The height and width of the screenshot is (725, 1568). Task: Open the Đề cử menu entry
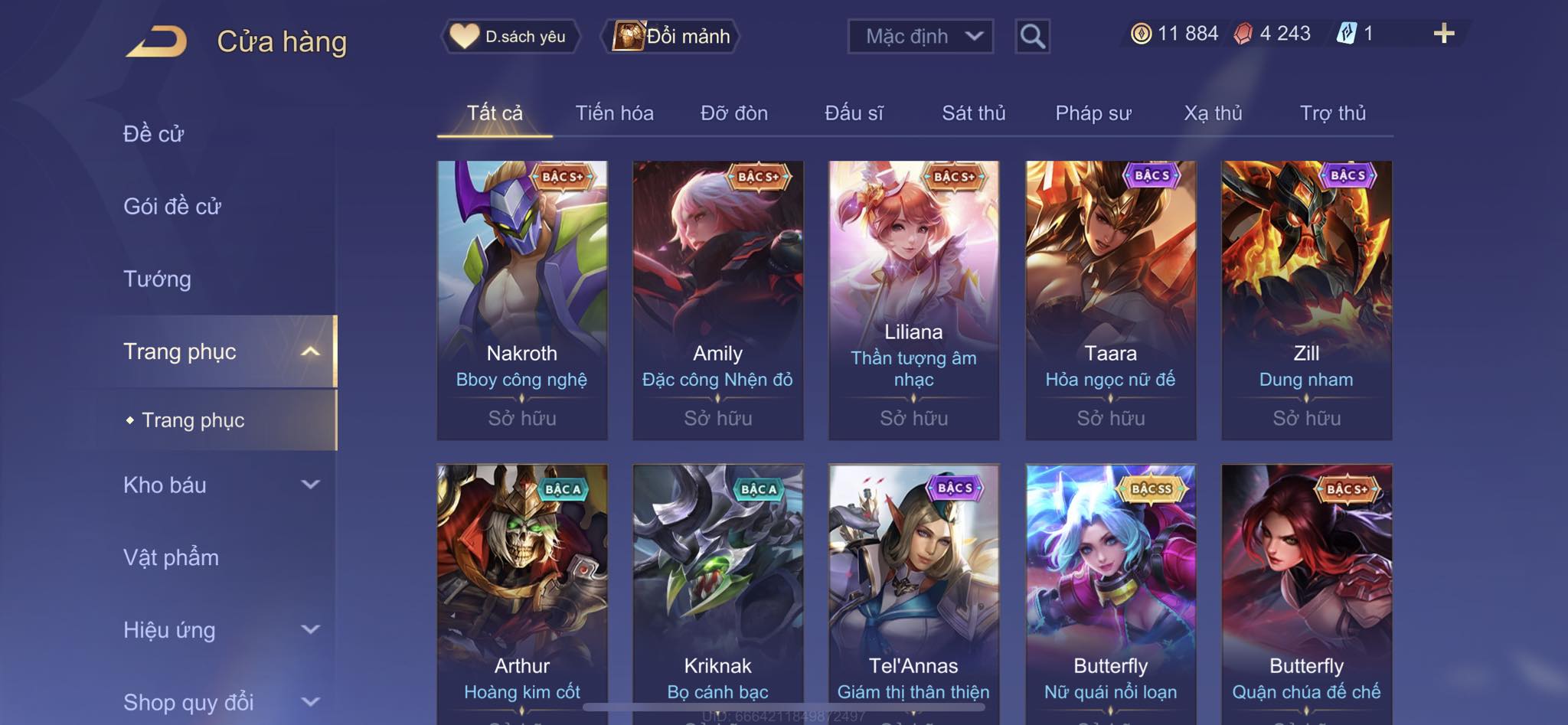point(153,134)
